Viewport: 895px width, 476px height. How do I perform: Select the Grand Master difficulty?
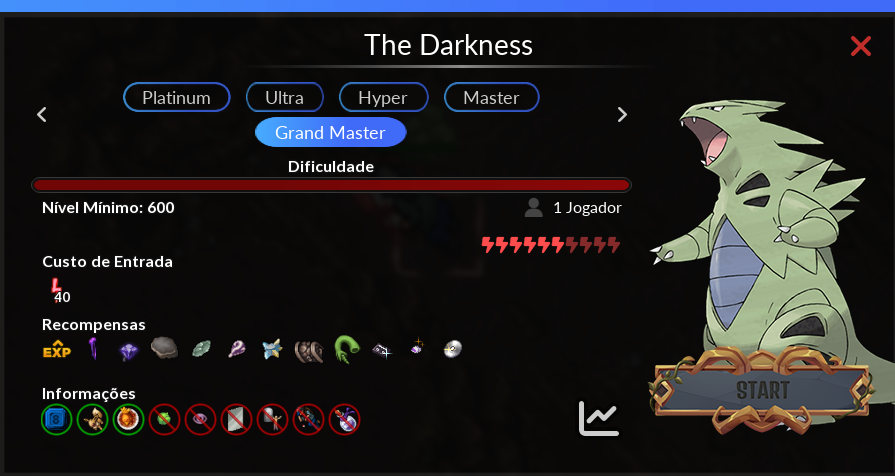tap(329, 132)
